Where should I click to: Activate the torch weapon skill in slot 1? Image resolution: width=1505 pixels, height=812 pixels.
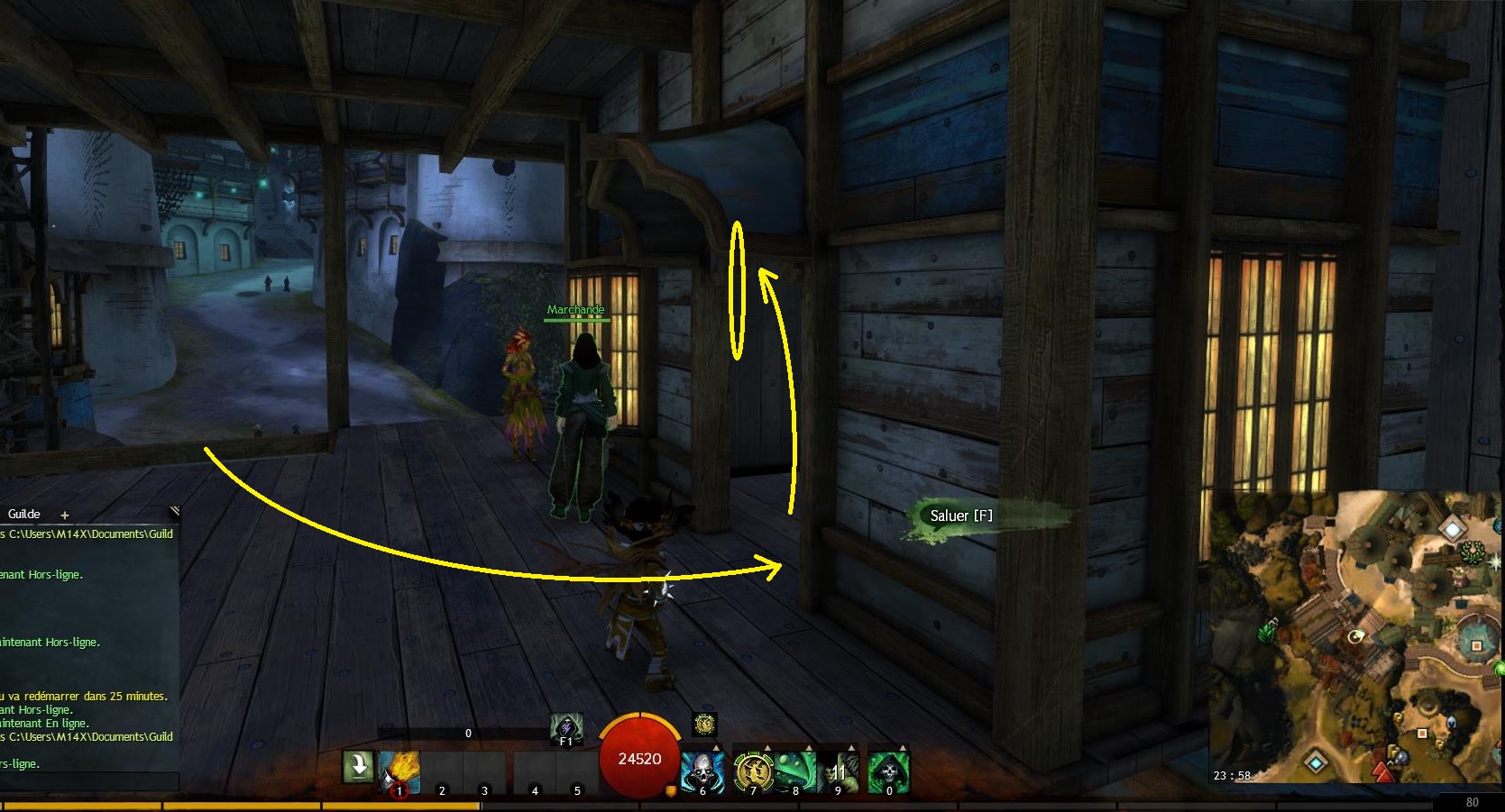coord(399,772)
